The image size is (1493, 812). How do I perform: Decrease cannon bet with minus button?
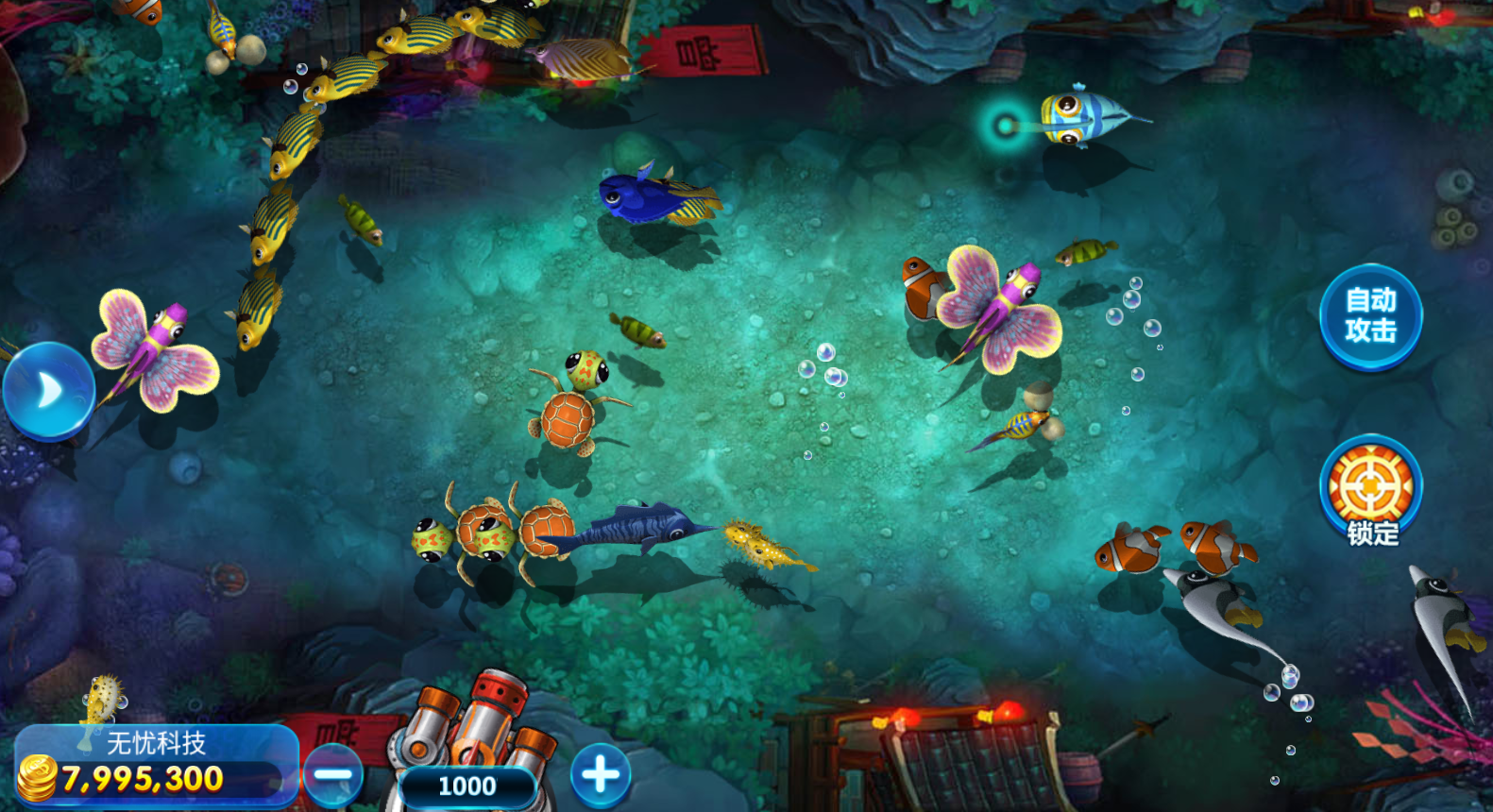pyautogui.click(x=333, y=775)
